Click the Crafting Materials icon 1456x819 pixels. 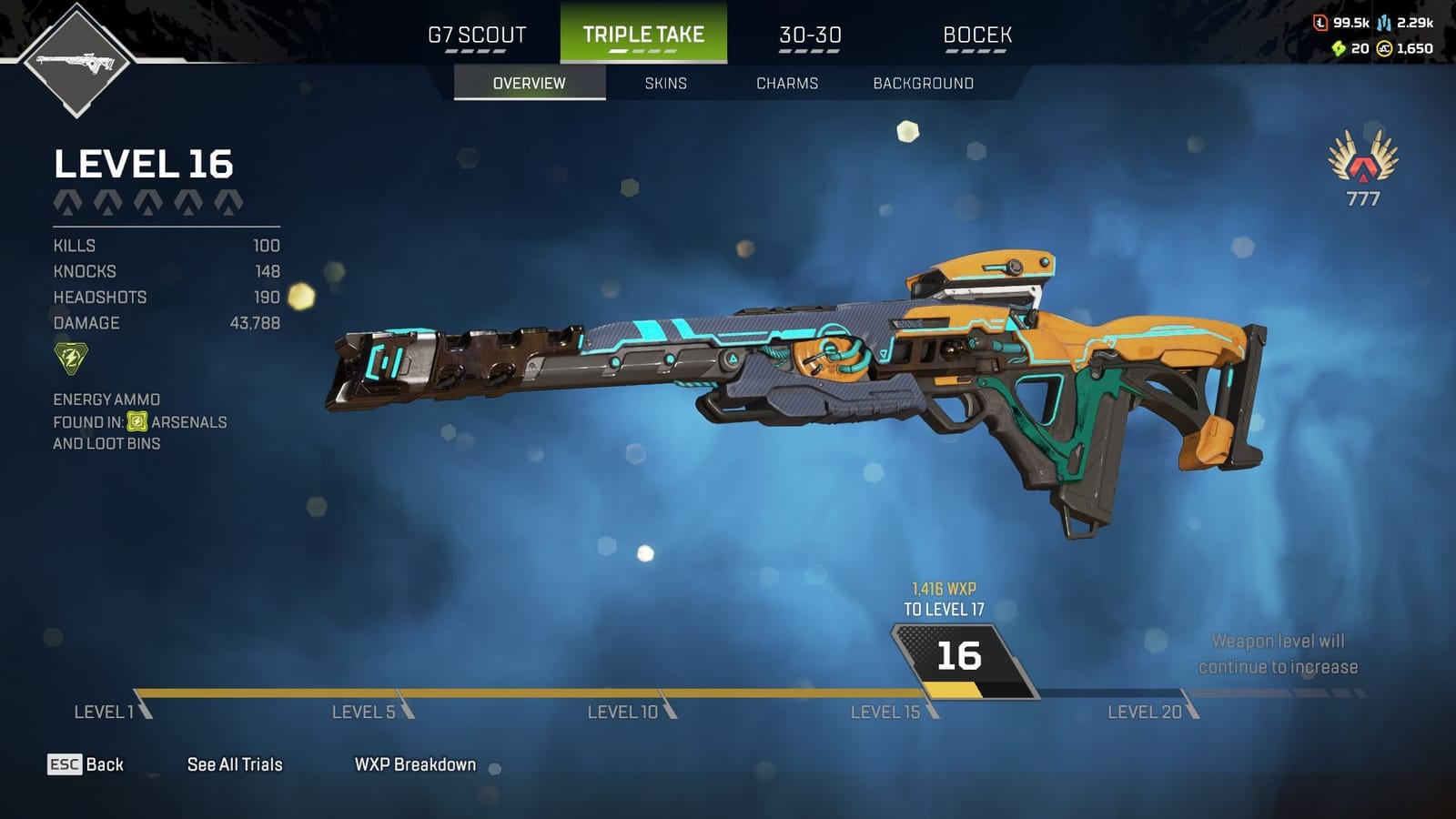1384,23
